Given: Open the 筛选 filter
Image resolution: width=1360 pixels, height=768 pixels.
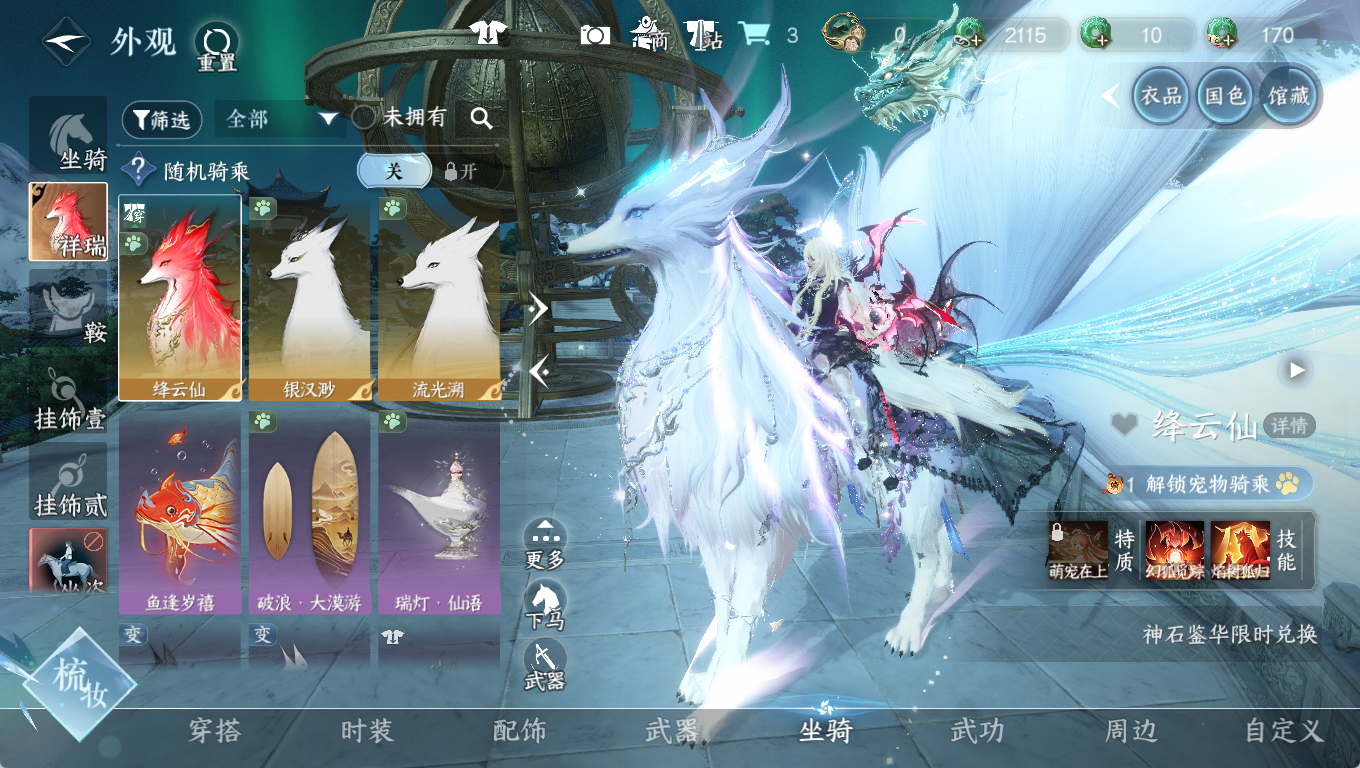Looking at the screenshot, I should pos(162,120).
